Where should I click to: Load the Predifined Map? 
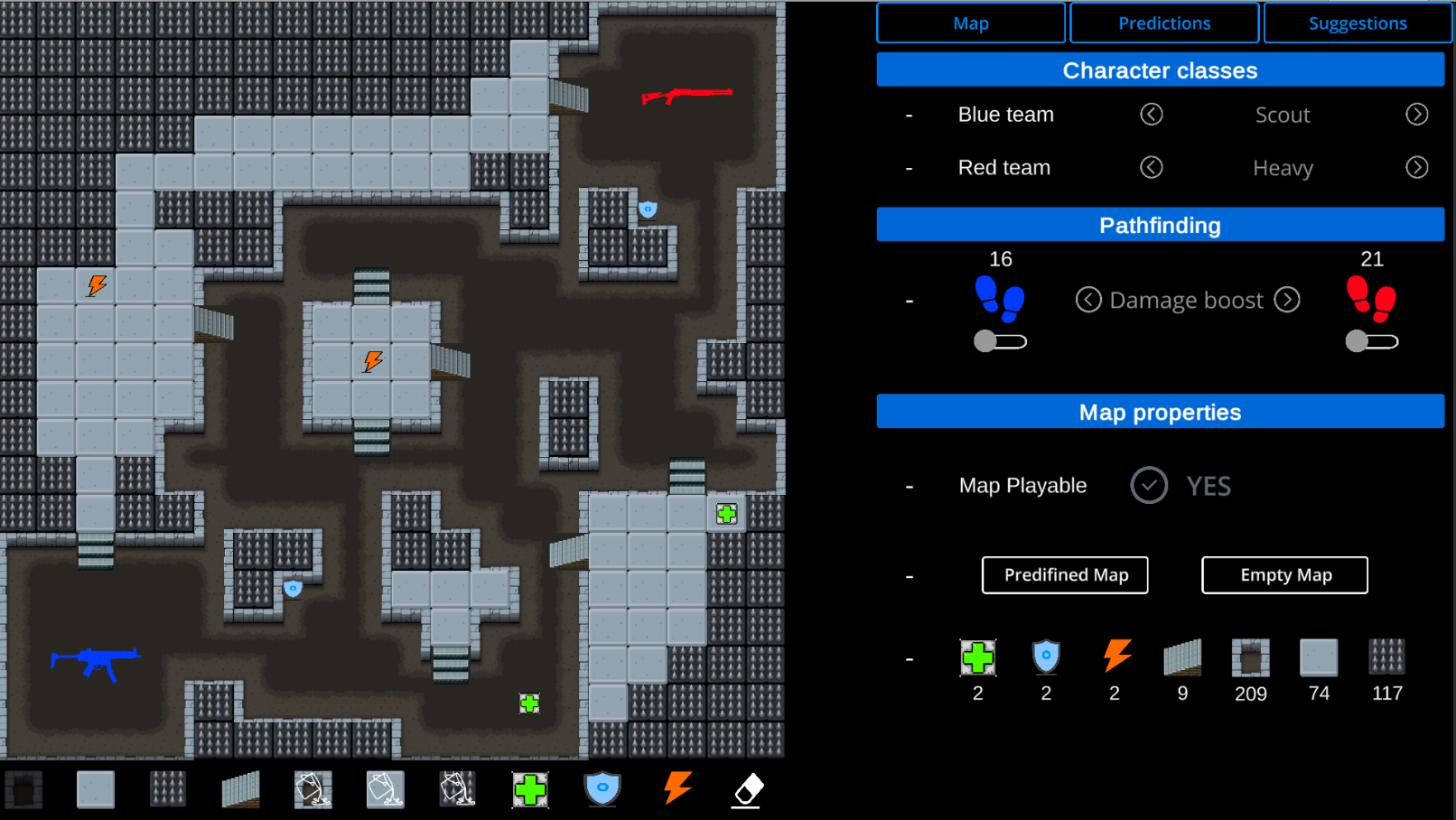click(x=1065, y=575)
